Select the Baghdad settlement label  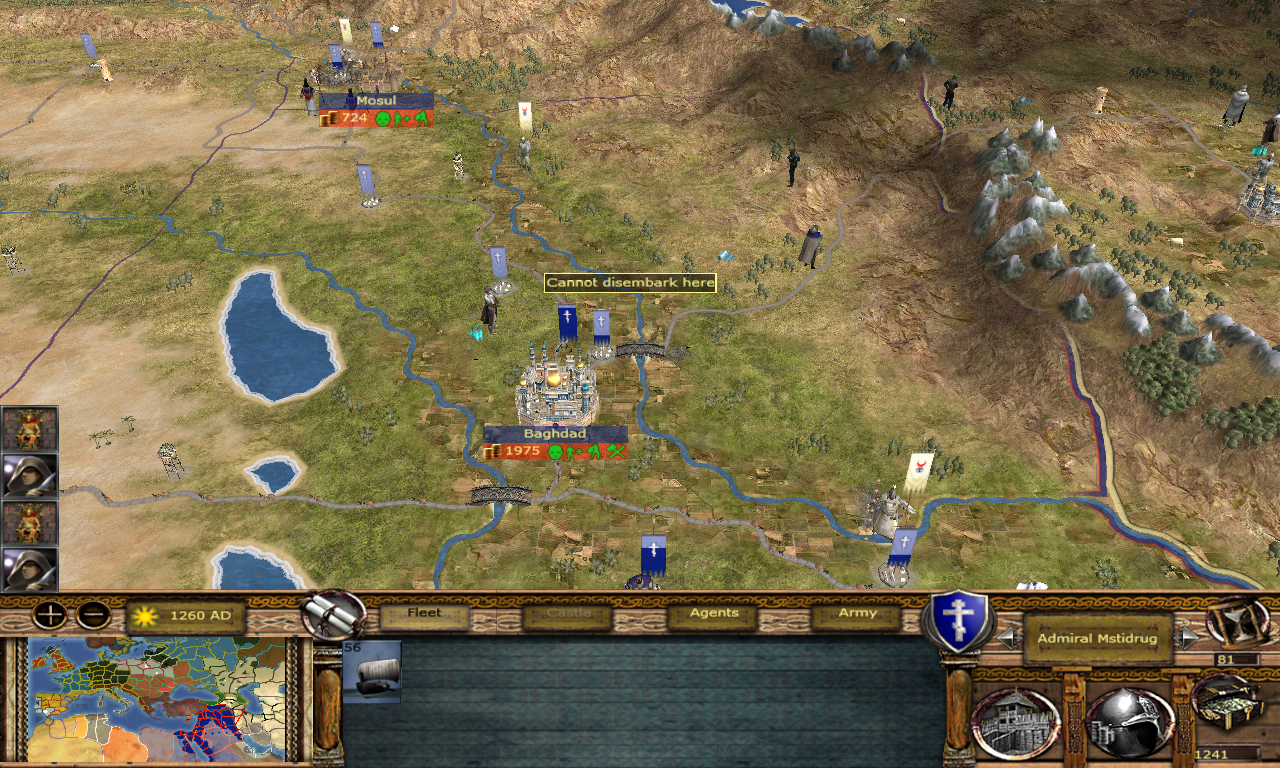tap(555, 434)
